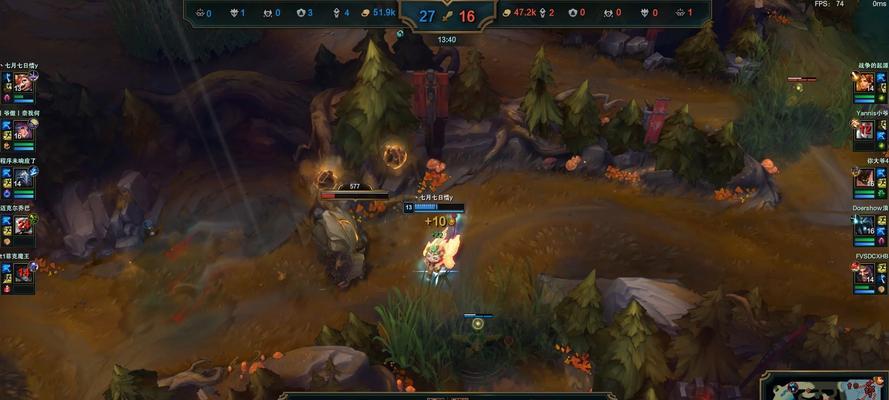Image resolution: width=889 pixels, height=400 pixels.
Task: Click the minimap in the corner
Action: click(x=826, y=387)
